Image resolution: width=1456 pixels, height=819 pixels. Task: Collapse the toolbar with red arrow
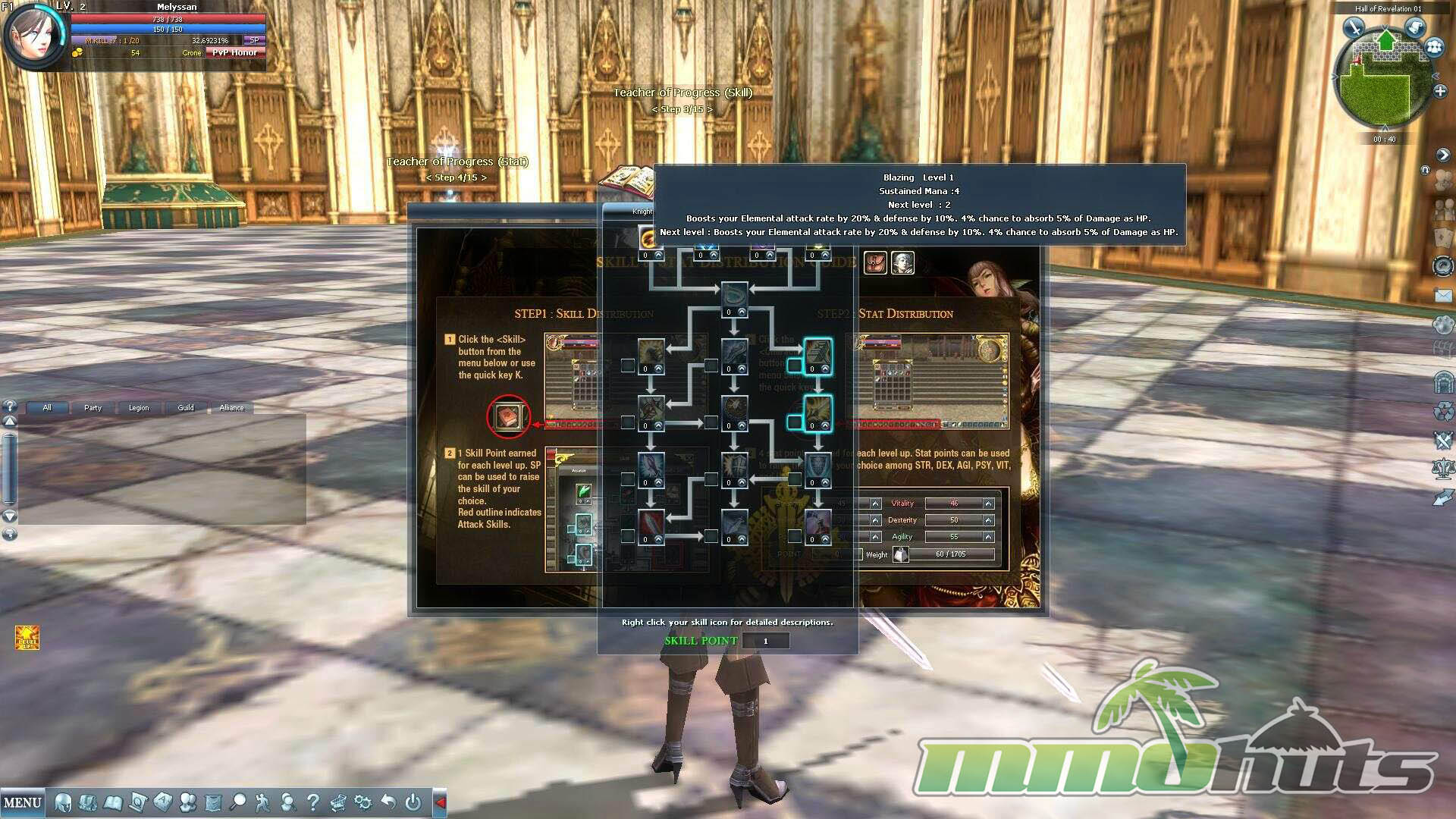click(x=440, y=802)
